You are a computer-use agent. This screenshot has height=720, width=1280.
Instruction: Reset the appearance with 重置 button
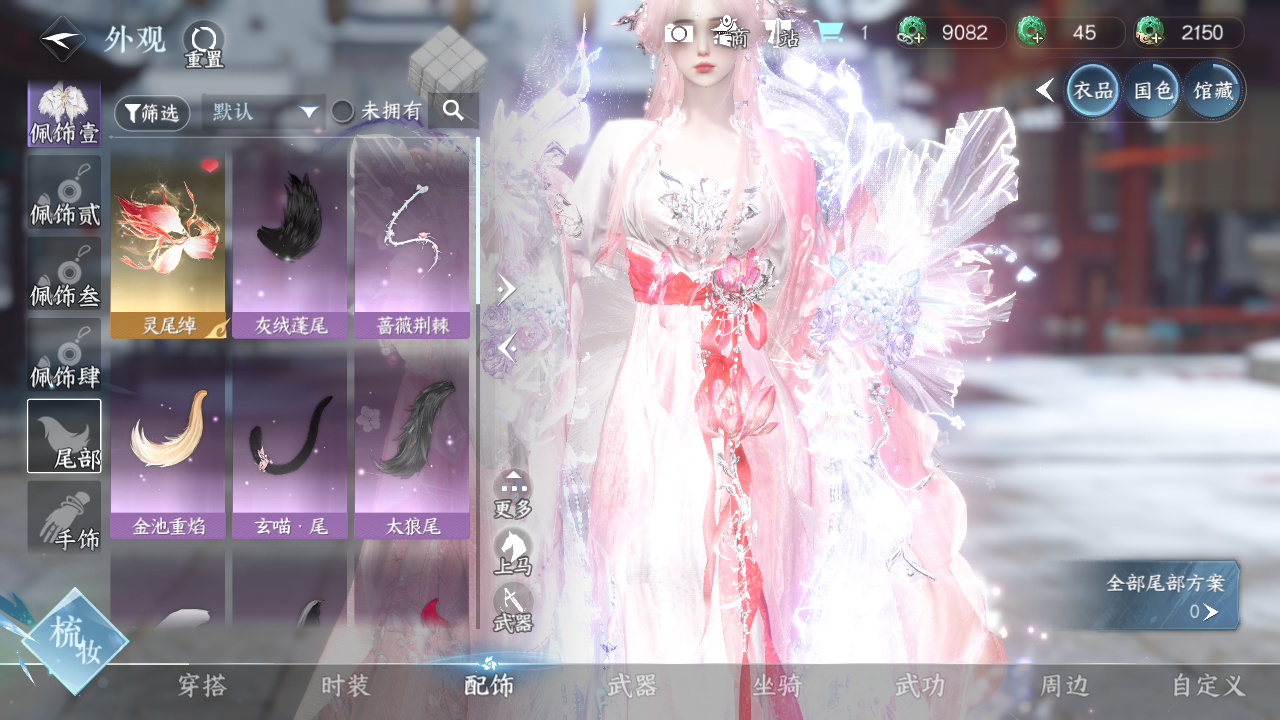[x=203, y=44]
